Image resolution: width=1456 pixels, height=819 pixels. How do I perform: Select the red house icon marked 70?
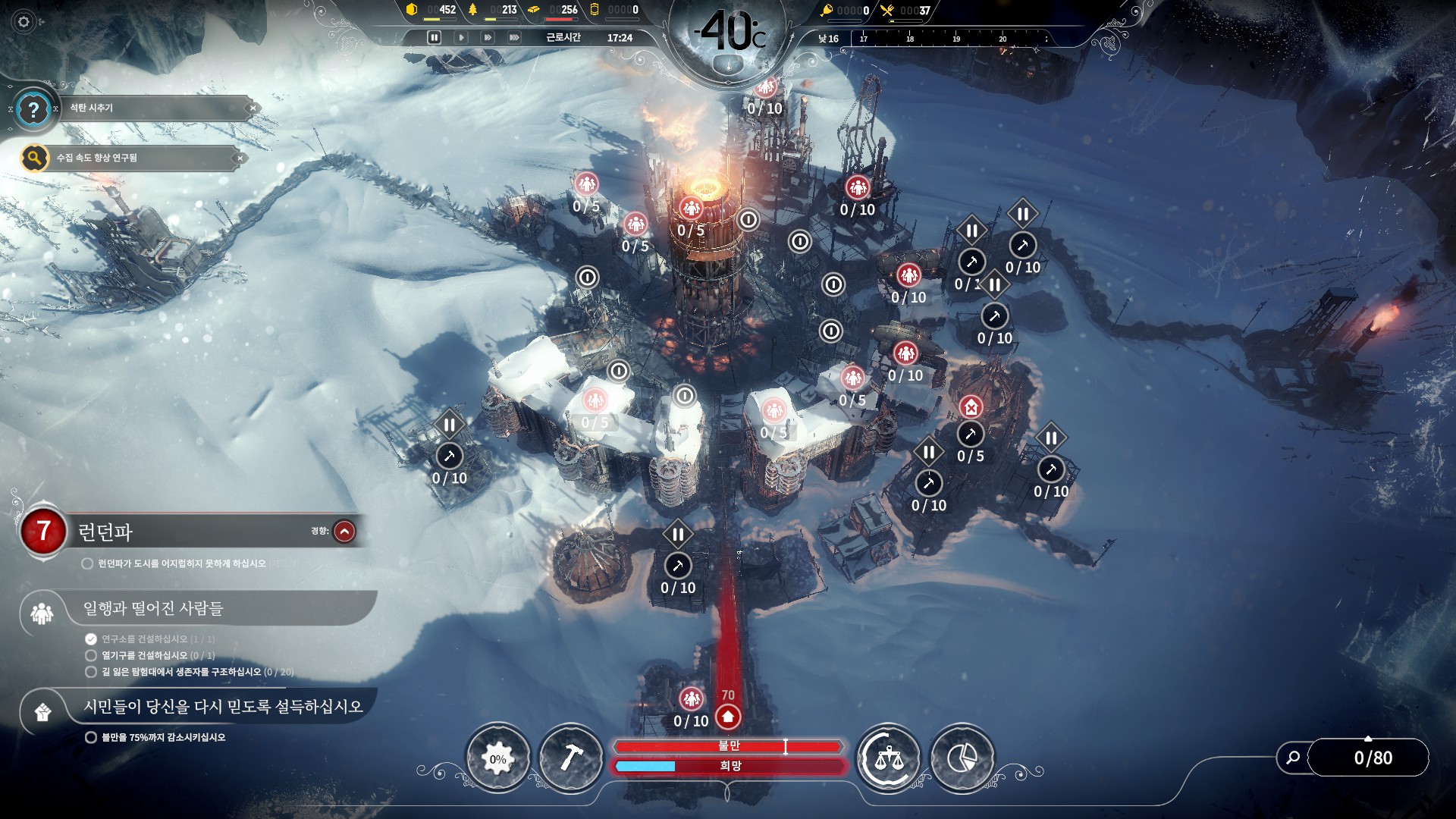[x=728, y=717]
